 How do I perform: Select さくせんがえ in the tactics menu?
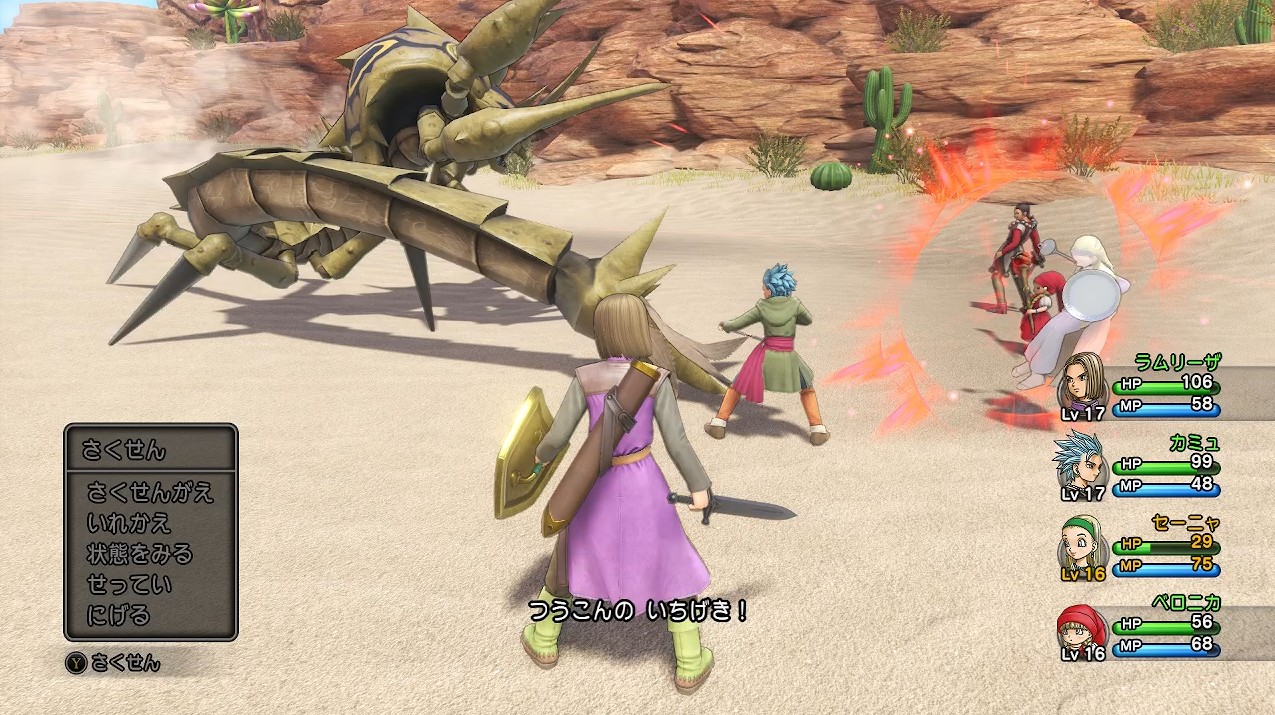150,492
